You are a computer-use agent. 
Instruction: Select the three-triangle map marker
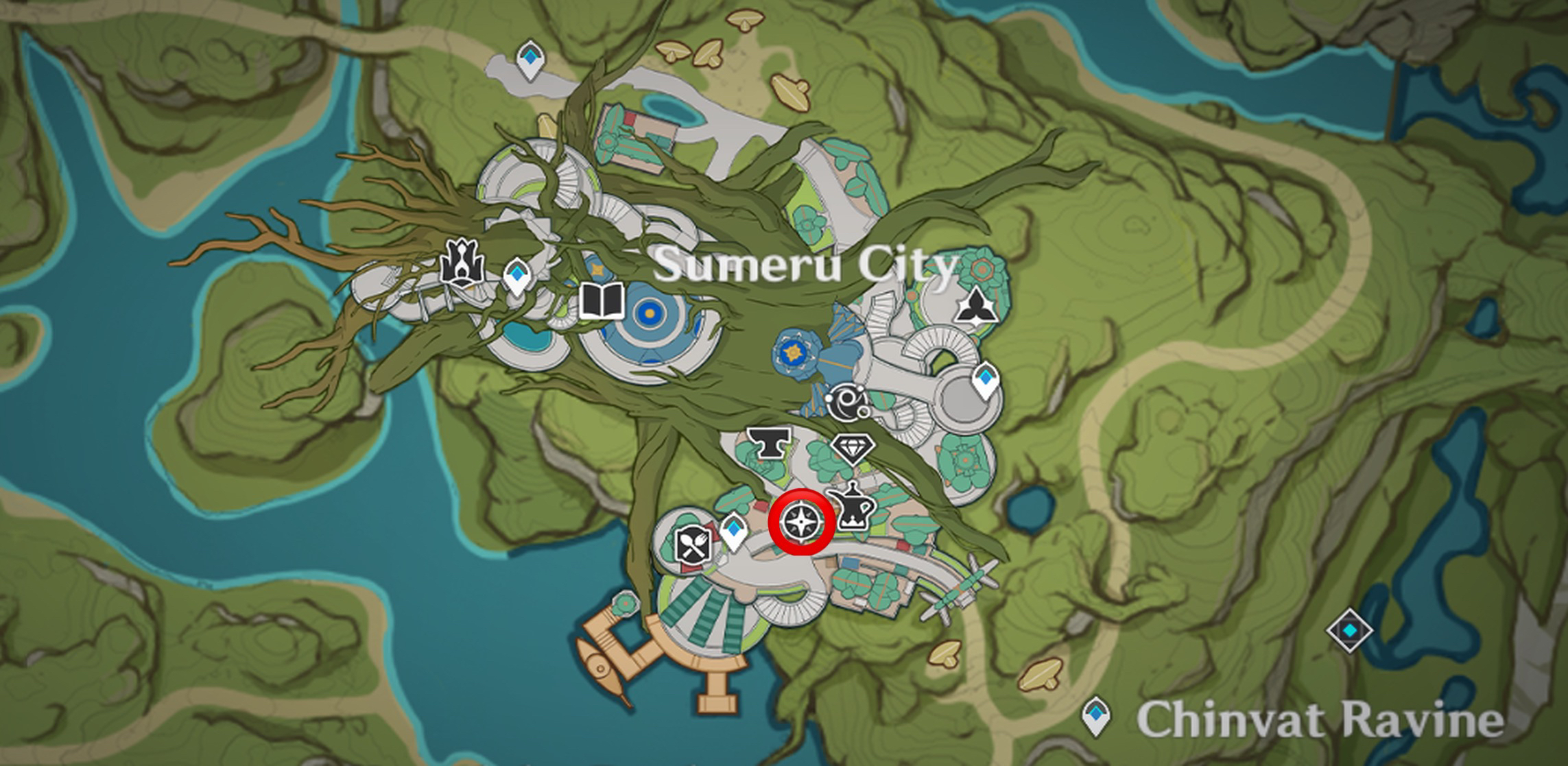(971, 306)
